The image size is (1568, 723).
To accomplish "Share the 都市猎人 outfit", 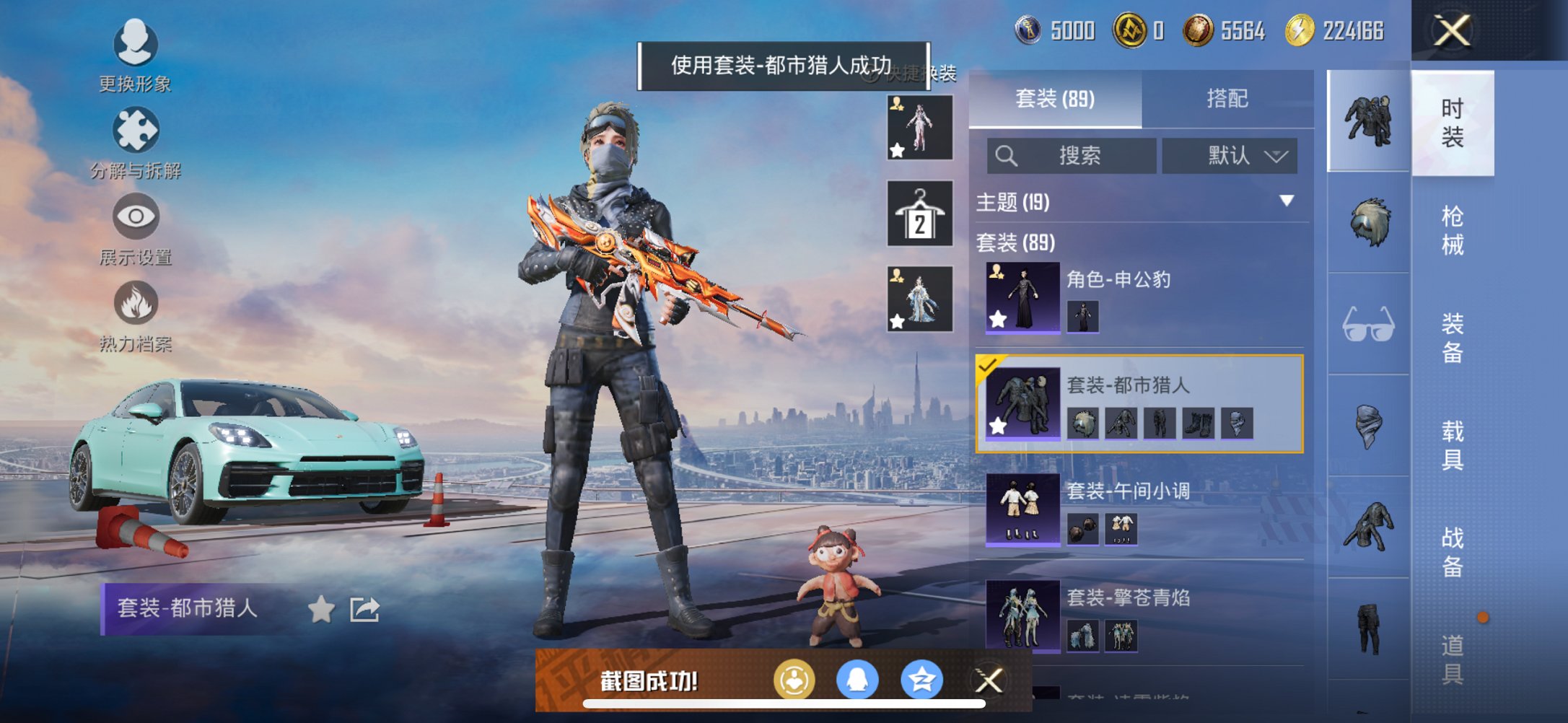I will coord(366,610).
